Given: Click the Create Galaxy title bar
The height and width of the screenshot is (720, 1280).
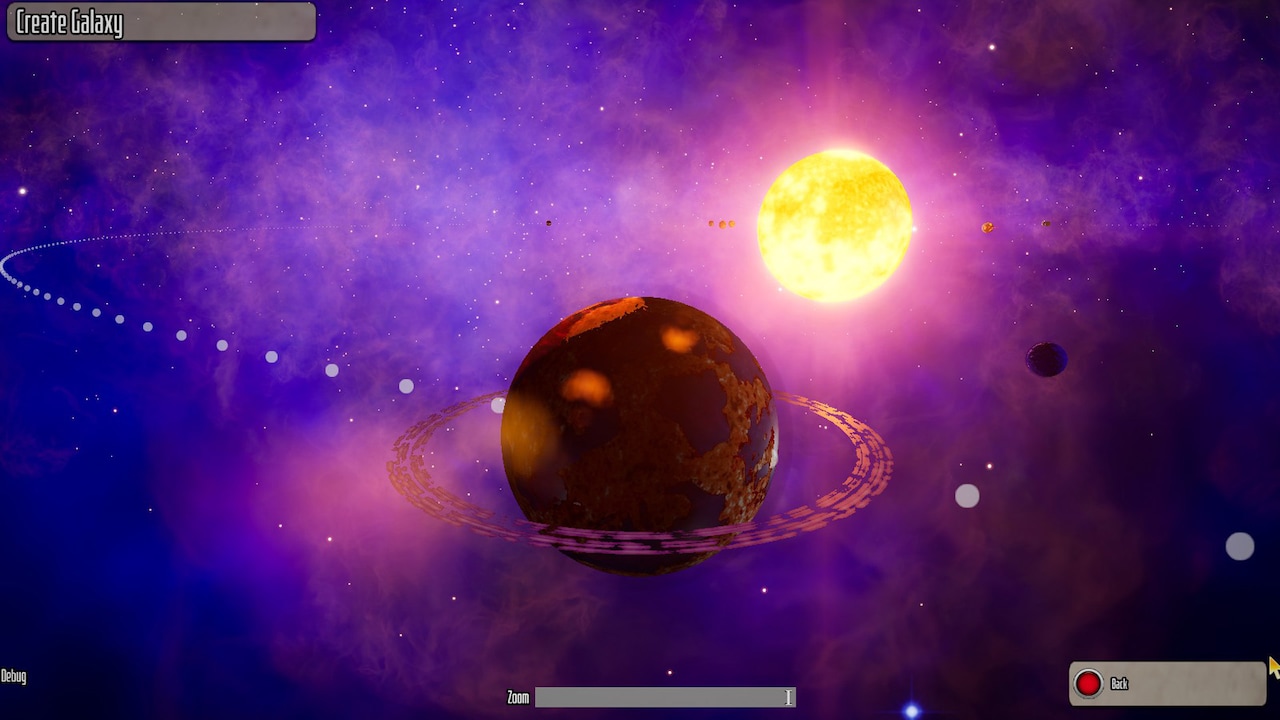Looking at the screenshot, I should (x=160, y=21).
